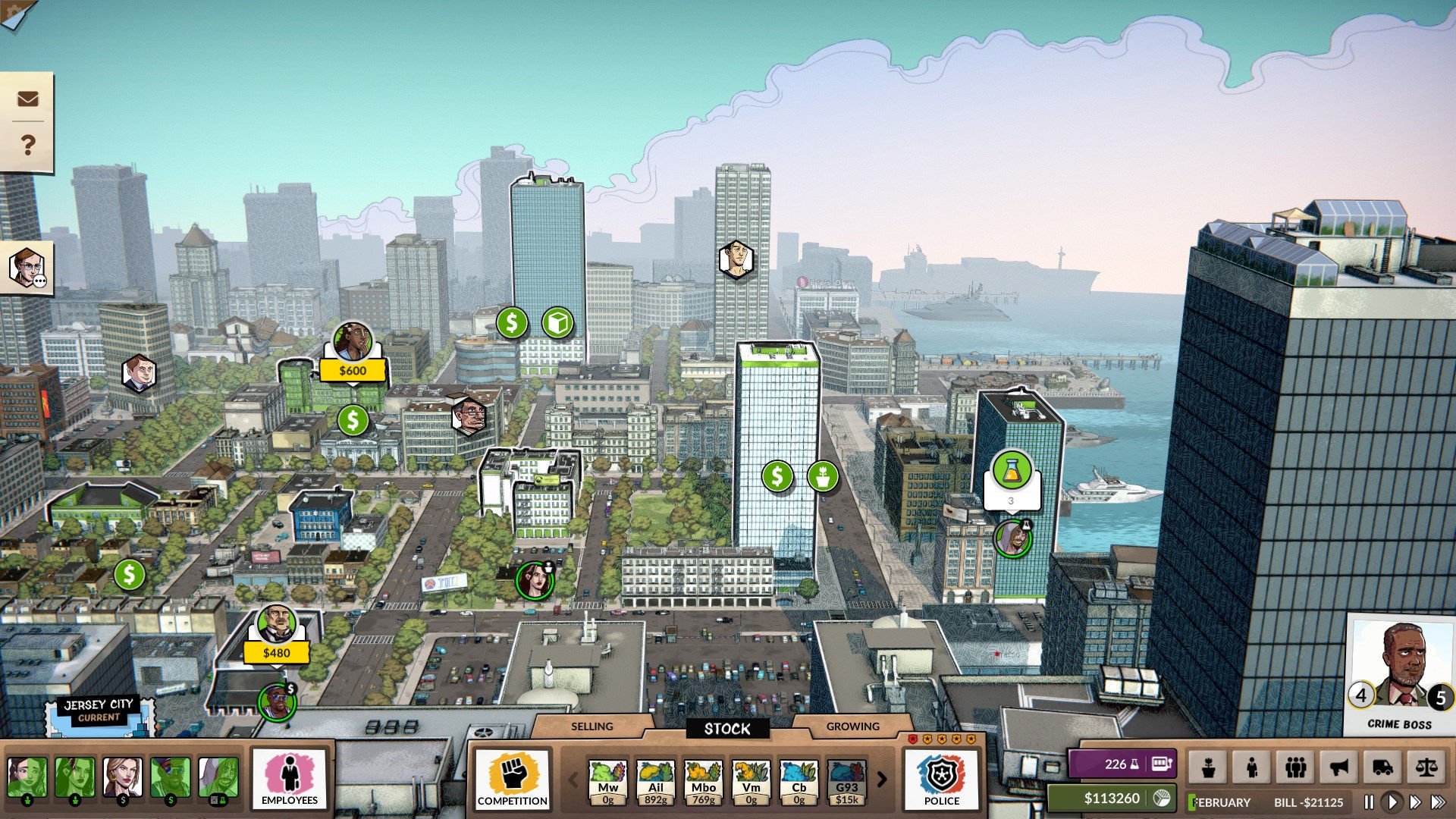1456x819 pixels.
Task: Open the megaphone marketing menu
Action: pos(1339,767)
